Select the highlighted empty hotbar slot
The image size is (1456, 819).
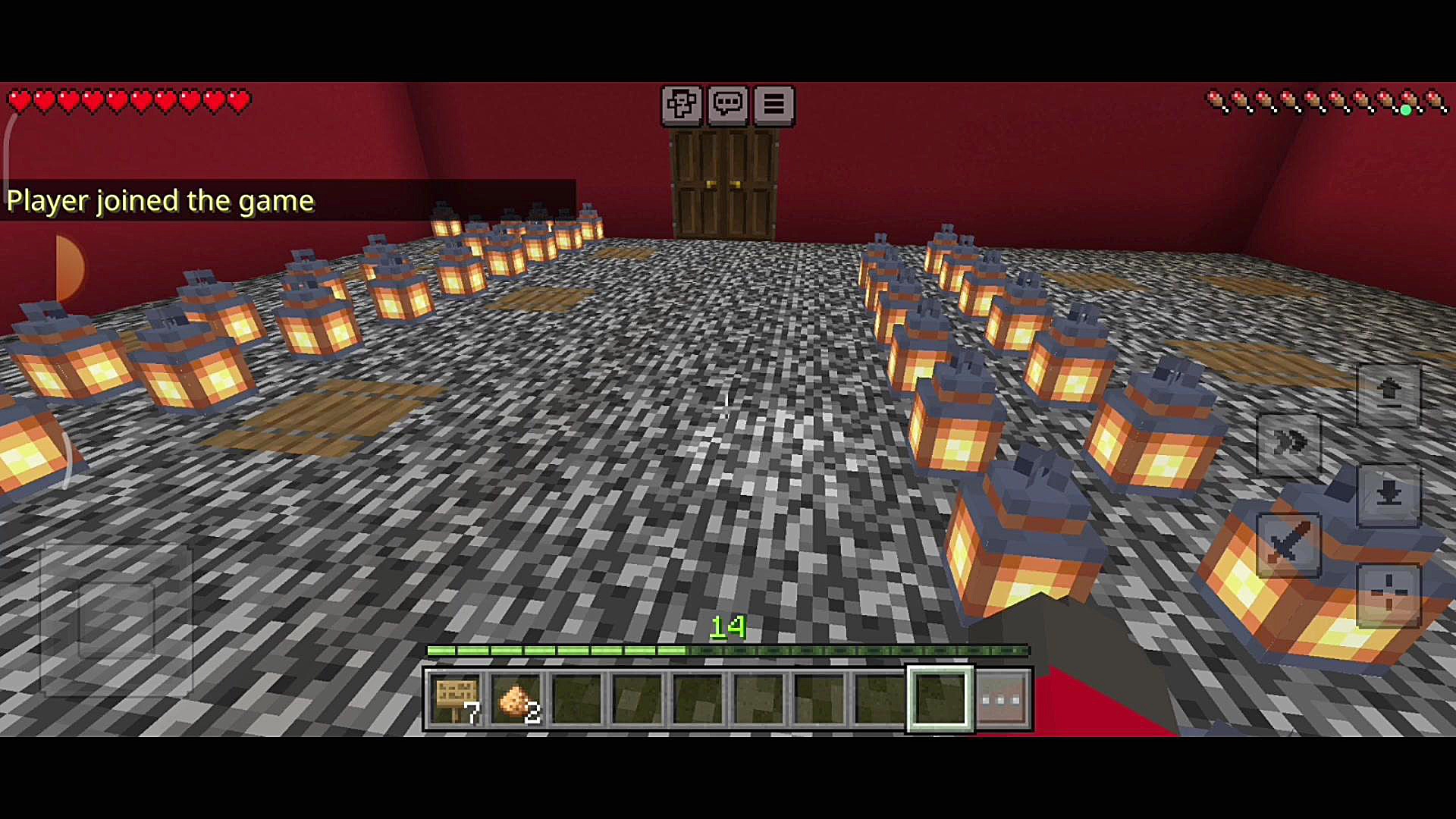(x=940, y=698)
